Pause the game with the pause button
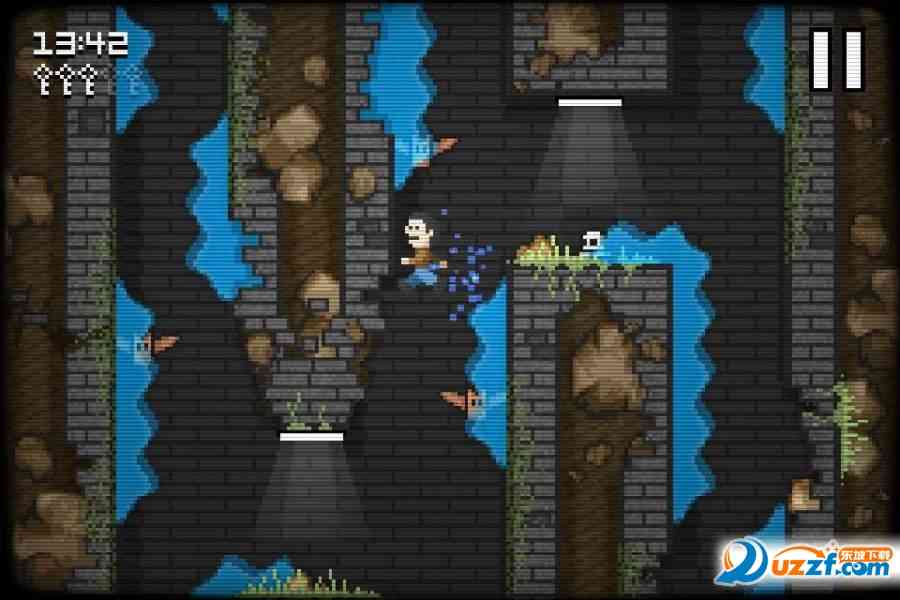The image size is (900, 600). click(x=836, y=59)
